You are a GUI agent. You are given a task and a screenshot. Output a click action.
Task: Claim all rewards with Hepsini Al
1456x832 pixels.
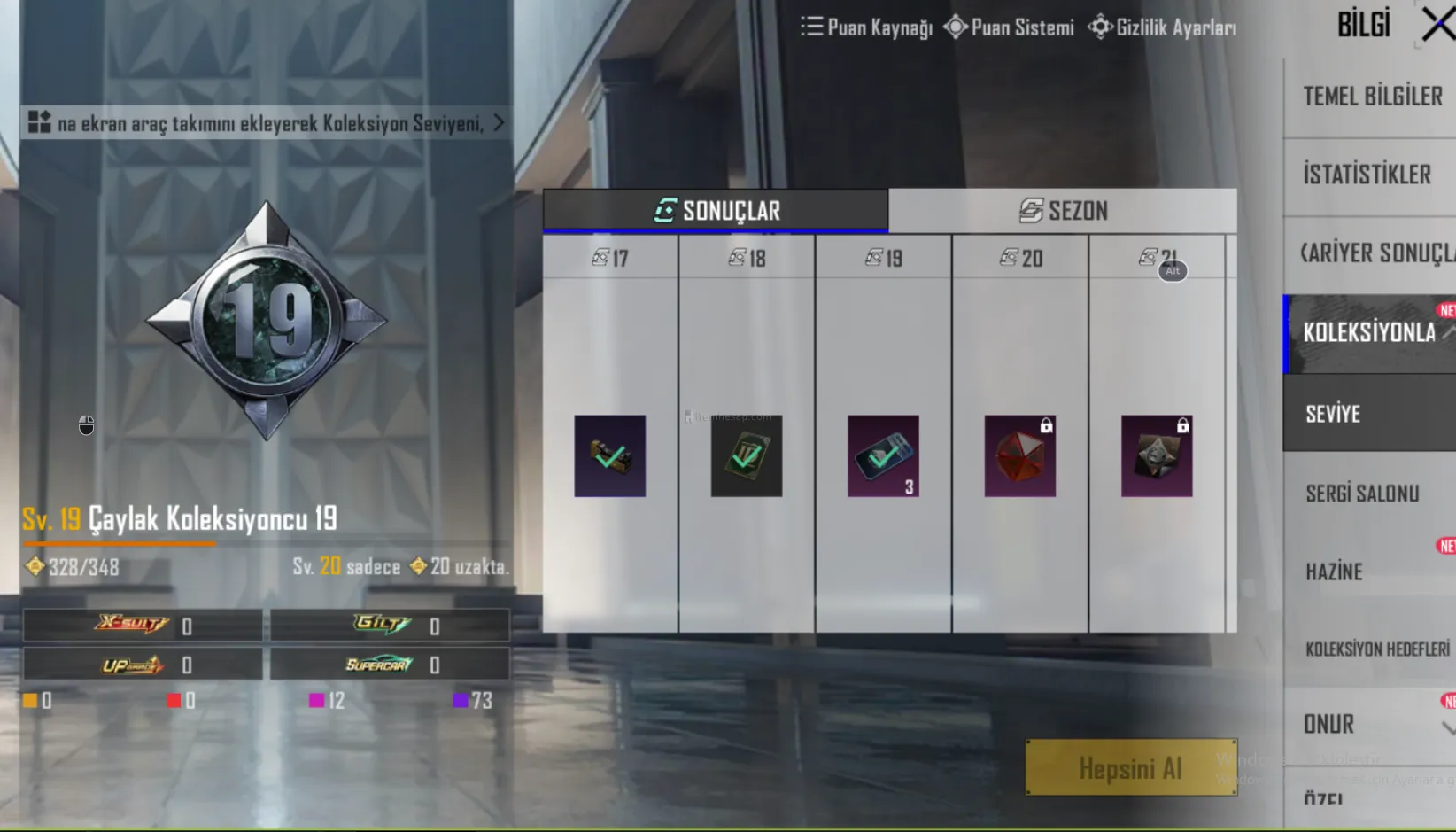coord(1130,767)
